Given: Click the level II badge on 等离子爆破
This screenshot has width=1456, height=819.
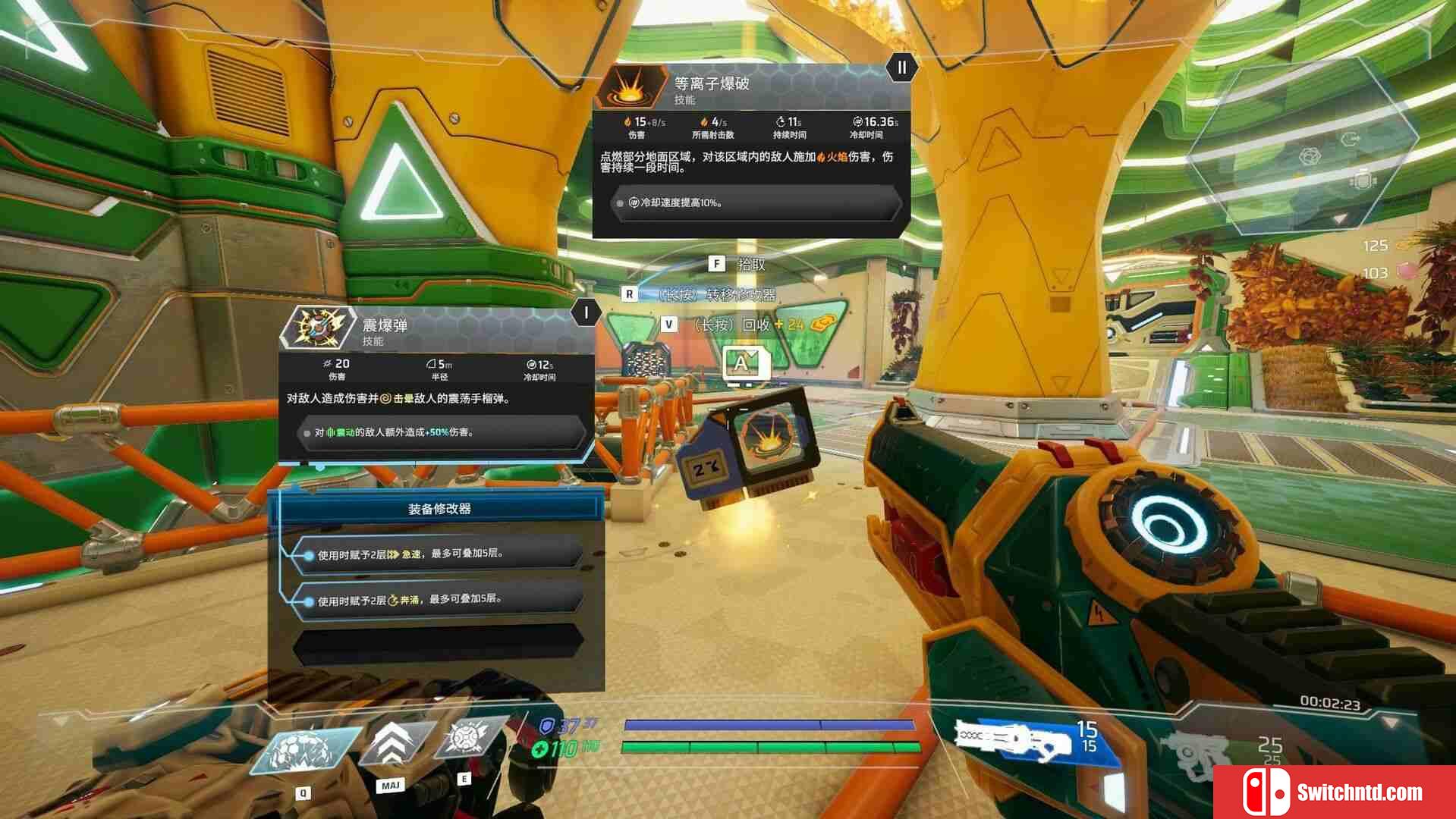Looking at the screenshot, I should coord(901,68).
